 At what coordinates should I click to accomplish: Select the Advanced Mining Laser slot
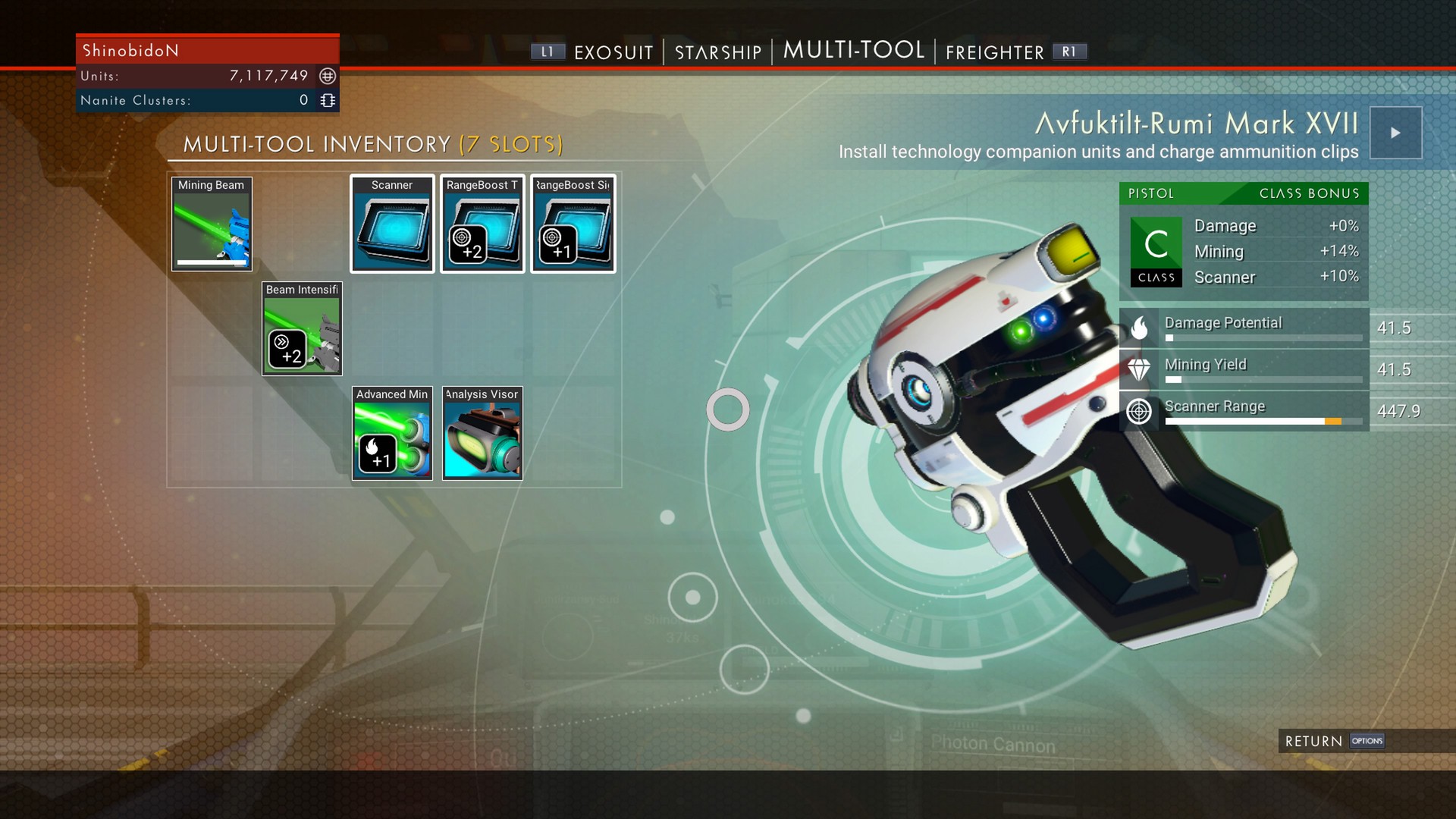click(392, 434)
